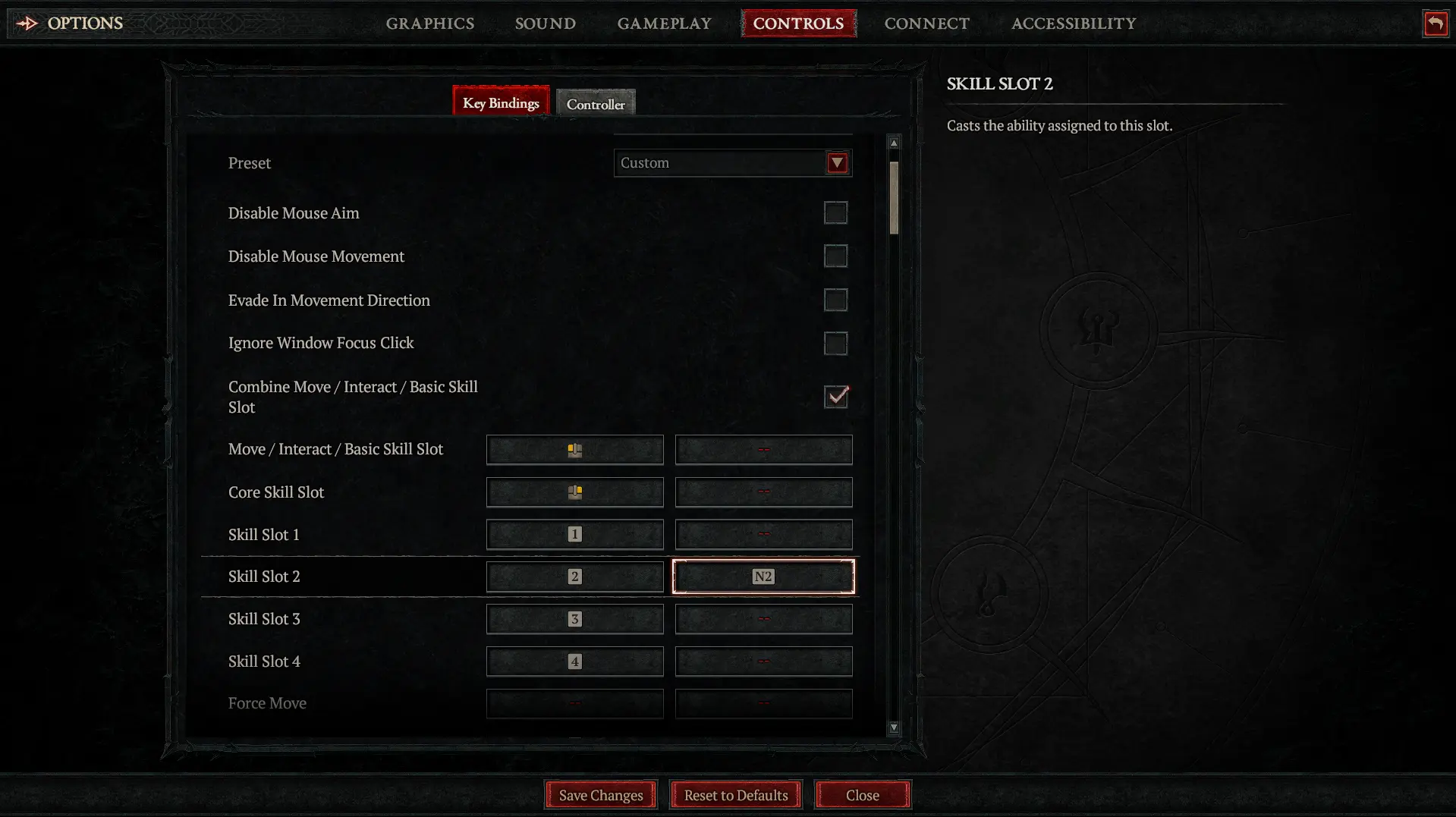Switch to the Sound tab
The height and width of the screenshot is (817, 1456).
pyautogui.click(x=545, y=24)
